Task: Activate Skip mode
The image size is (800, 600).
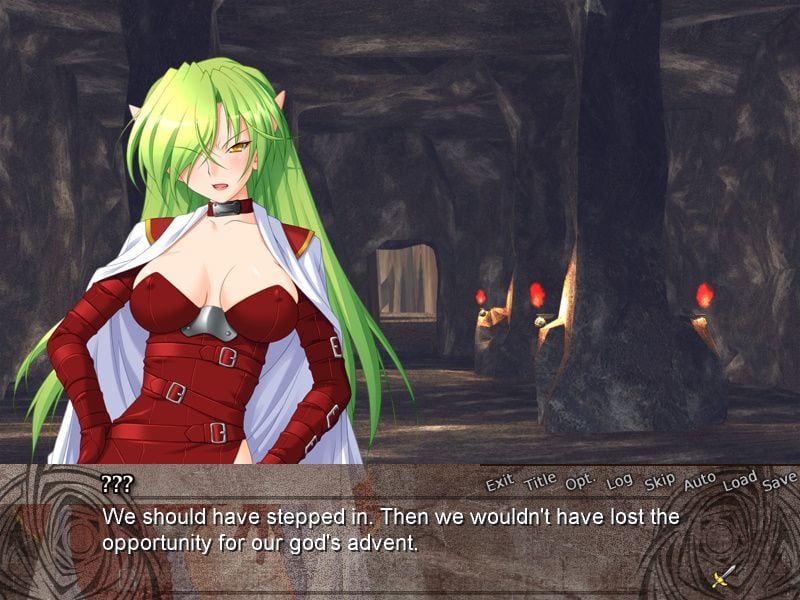Action: (659, 482)
